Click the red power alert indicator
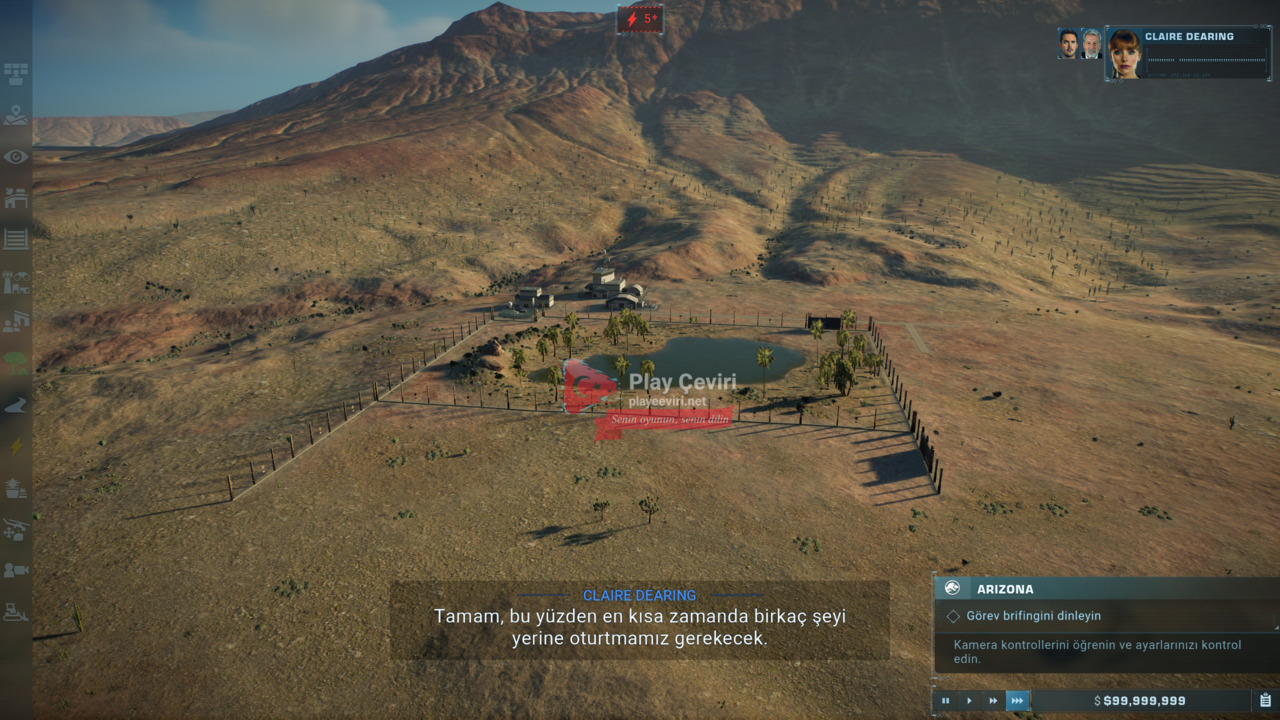The image size is (1280, 720). tap(640, 19)
